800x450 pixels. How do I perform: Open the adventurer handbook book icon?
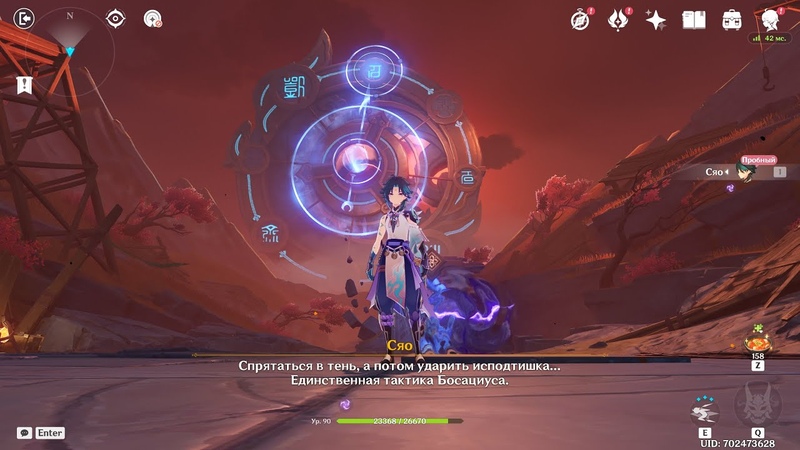point(694,19)
